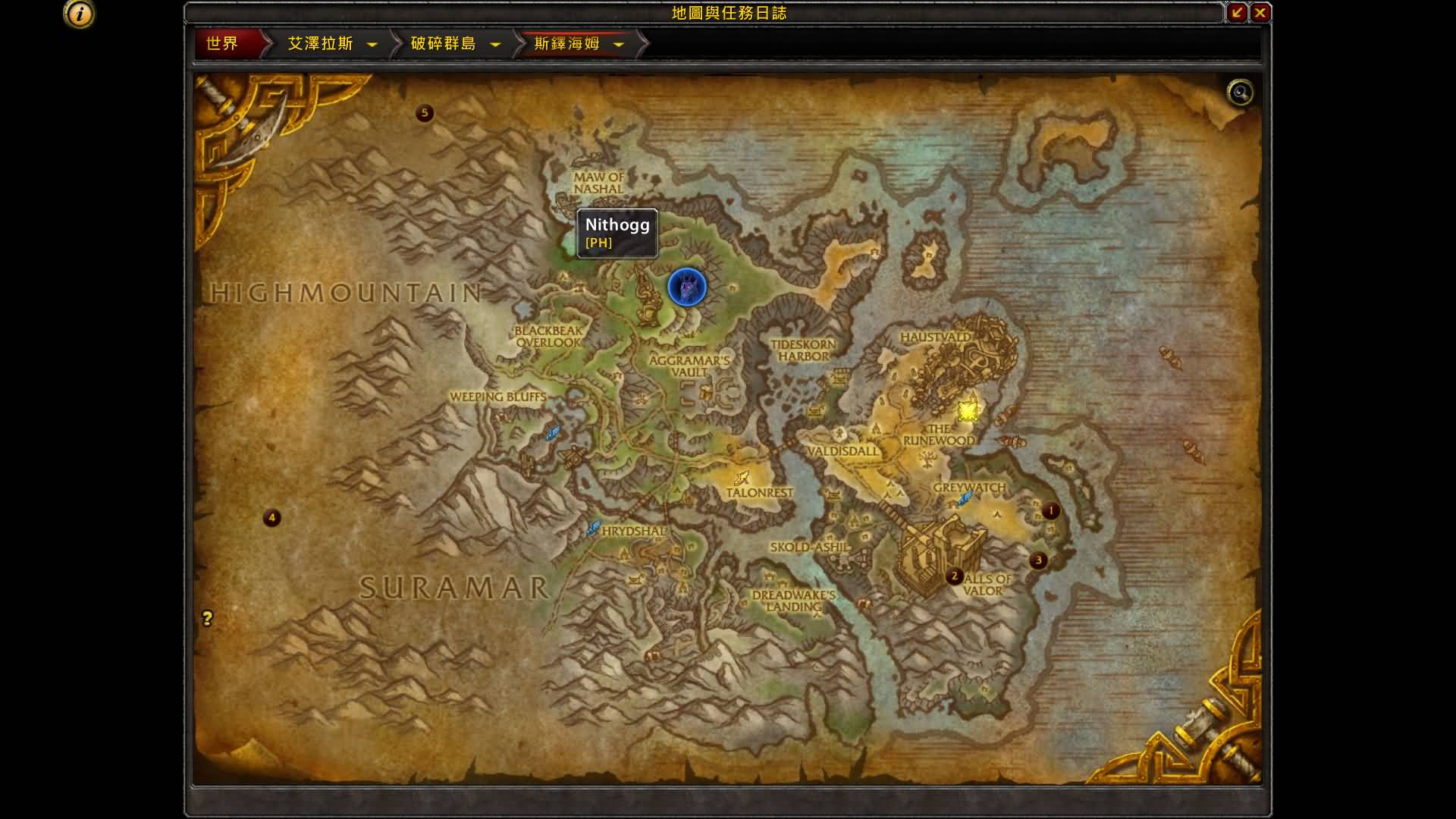The image size is (1456, 819).
Task: Select marker number 3 east of Halls of Valor
Action: pos(1037,560)
